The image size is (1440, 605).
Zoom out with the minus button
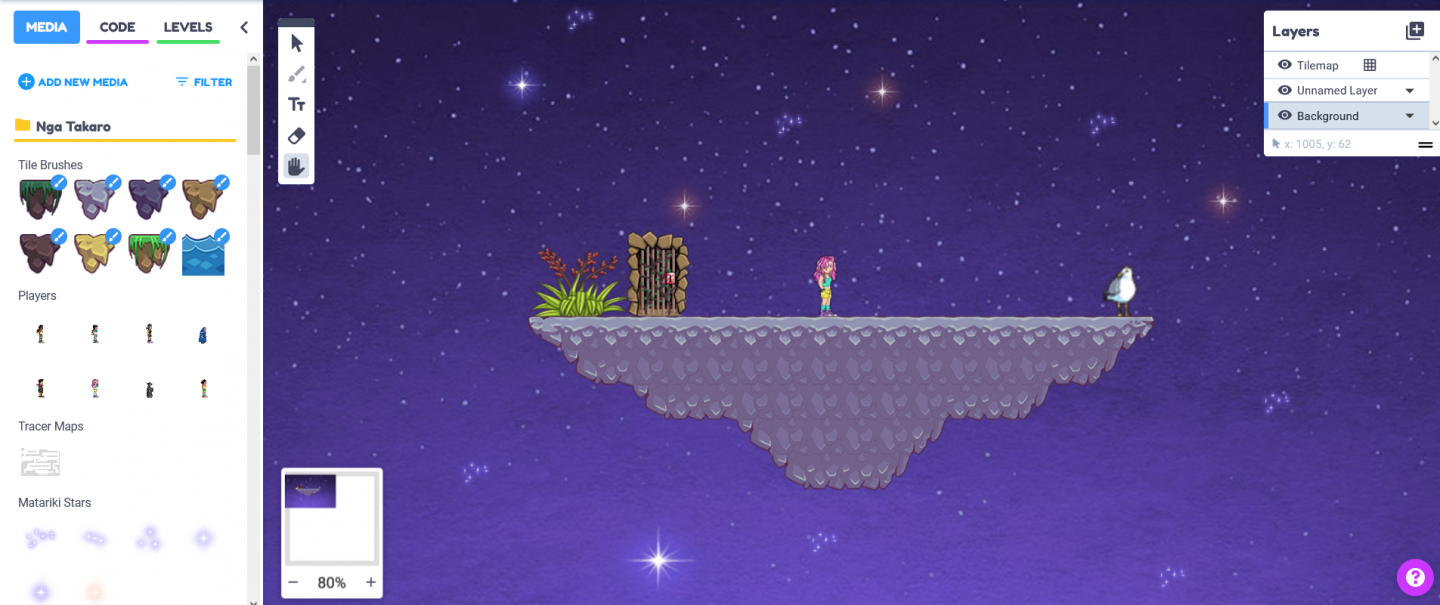(293, 582)
